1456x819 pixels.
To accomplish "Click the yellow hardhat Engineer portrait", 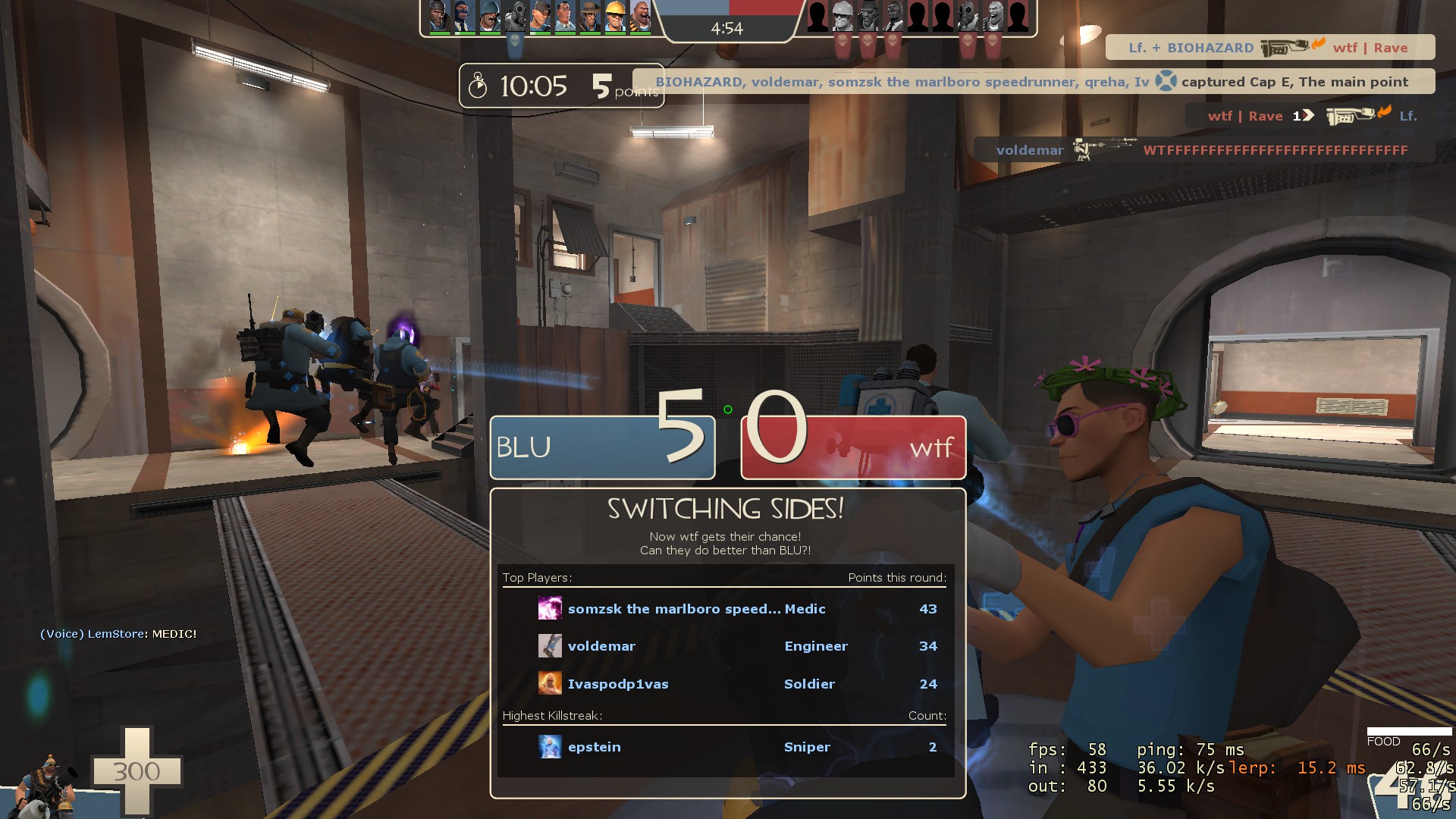I will (x=615, y=17).
